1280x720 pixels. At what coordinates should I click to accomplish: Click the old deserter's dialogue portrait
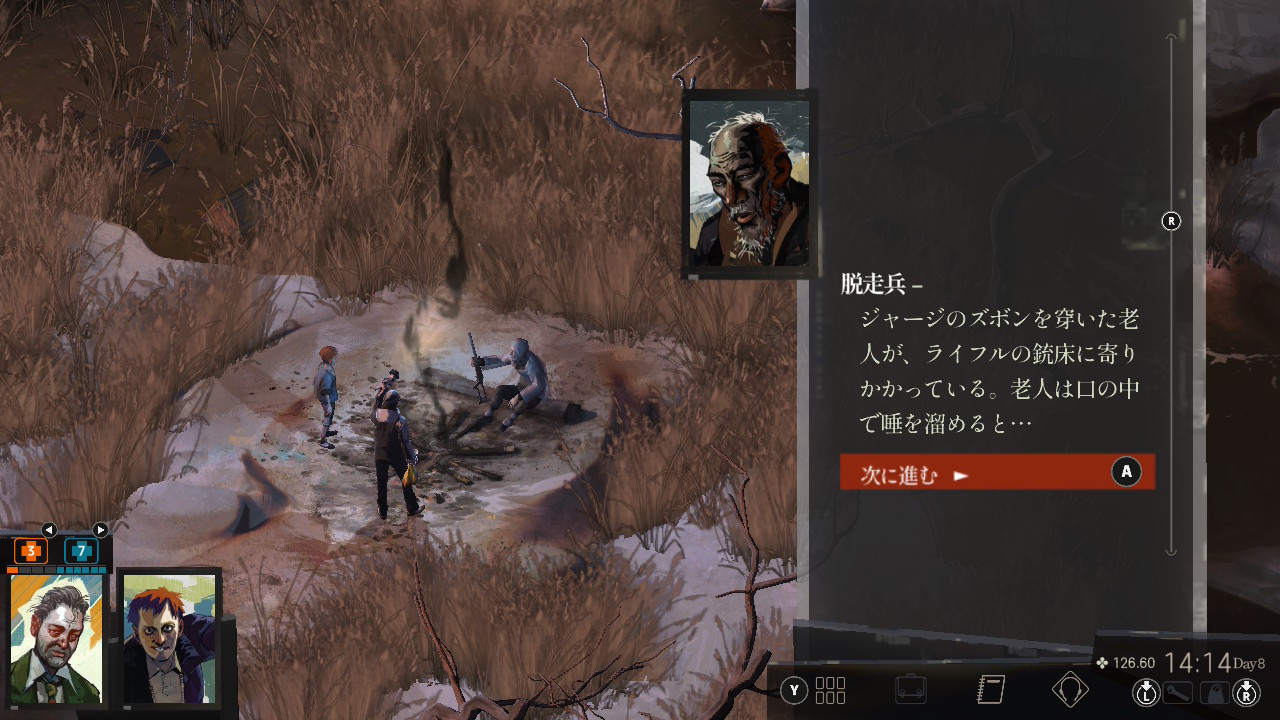(749, 183)
